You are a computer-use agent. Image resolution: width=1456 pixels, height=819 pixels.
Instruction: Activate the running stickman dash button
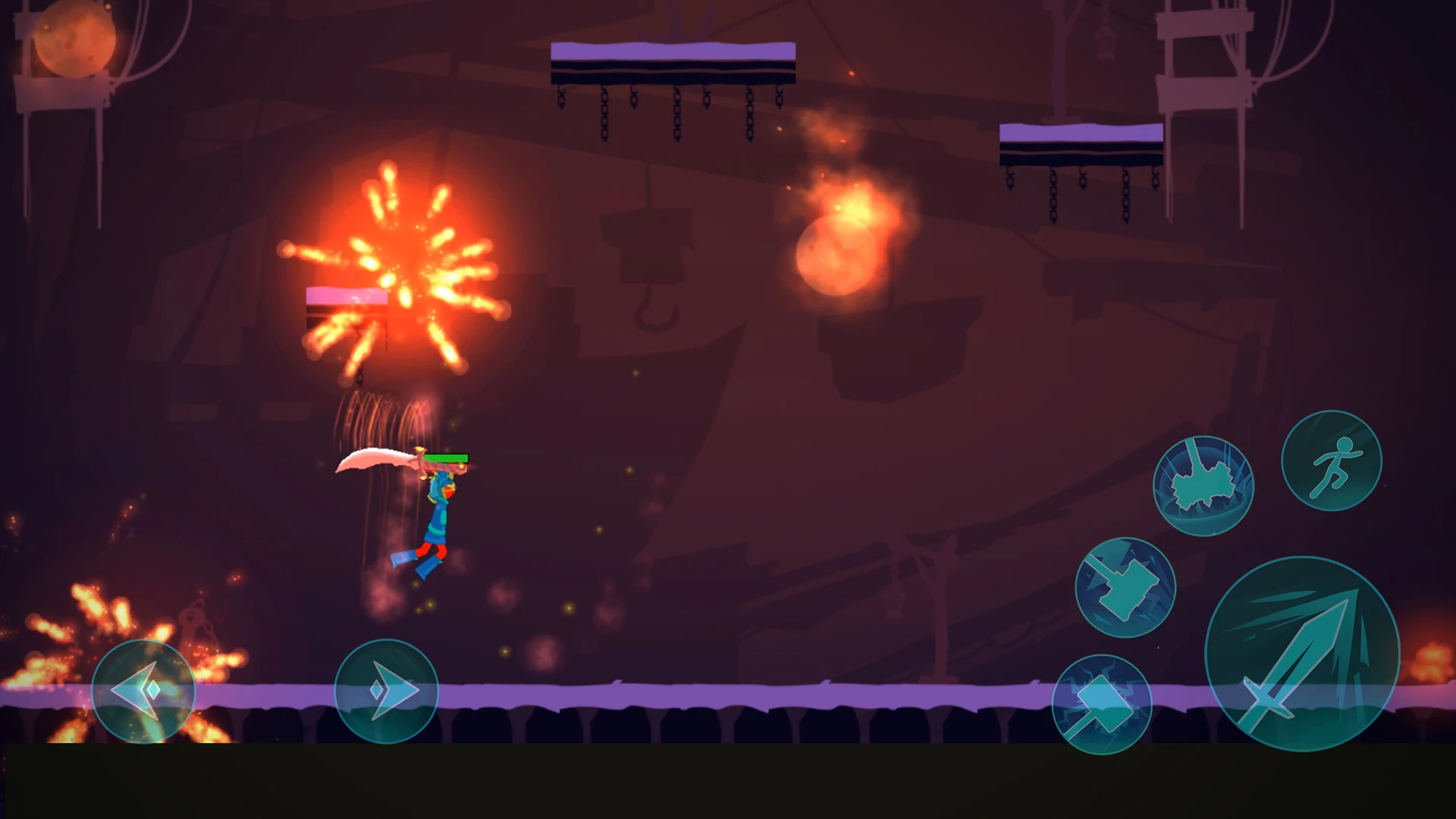pyautogui.click(x=1331, y=460)
